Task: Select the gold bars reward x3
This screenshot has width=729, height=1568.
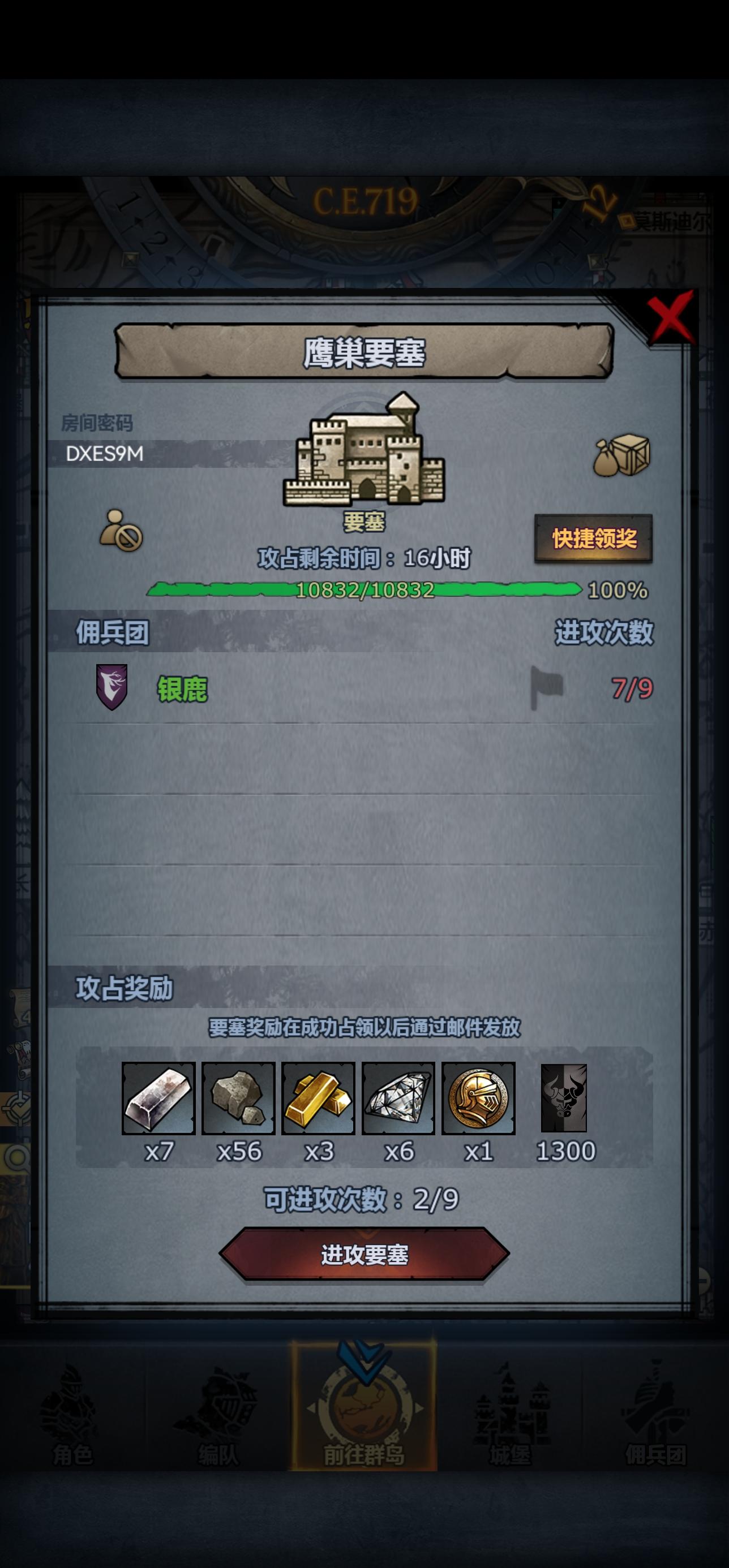Action: (320, 1099)
